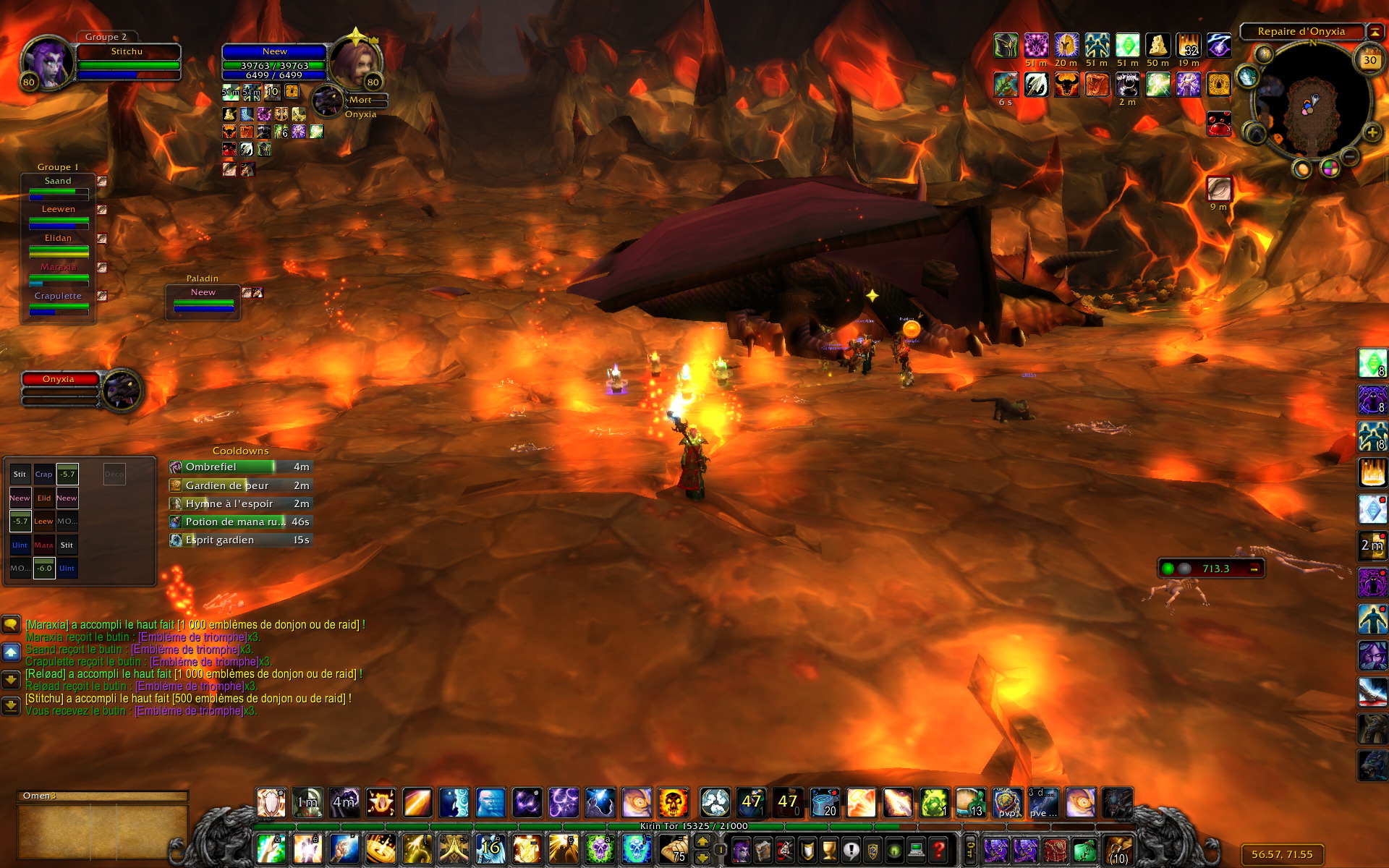Open the green stitched bag slot
This screenshot has height=868, width=1389.
click(x=1084, y=850)
